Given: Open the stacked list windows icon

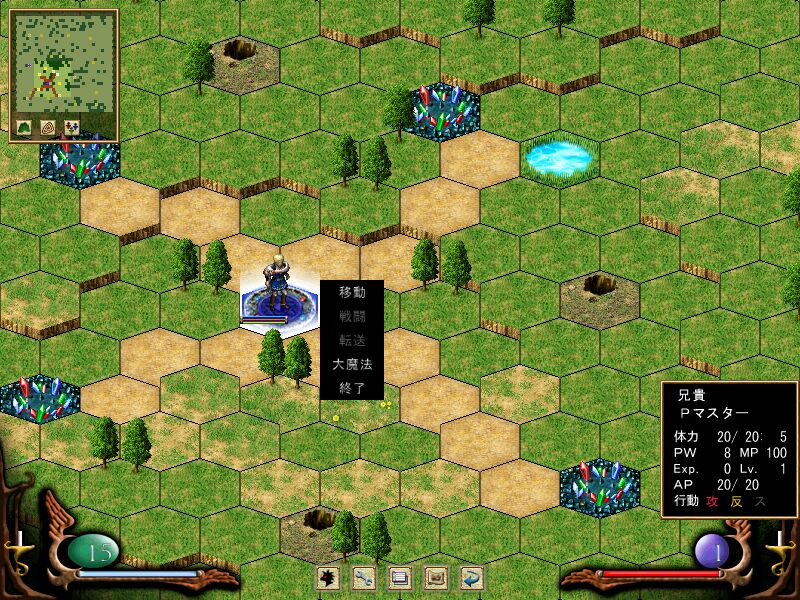Looking at the screenshot, I should 400,577.
